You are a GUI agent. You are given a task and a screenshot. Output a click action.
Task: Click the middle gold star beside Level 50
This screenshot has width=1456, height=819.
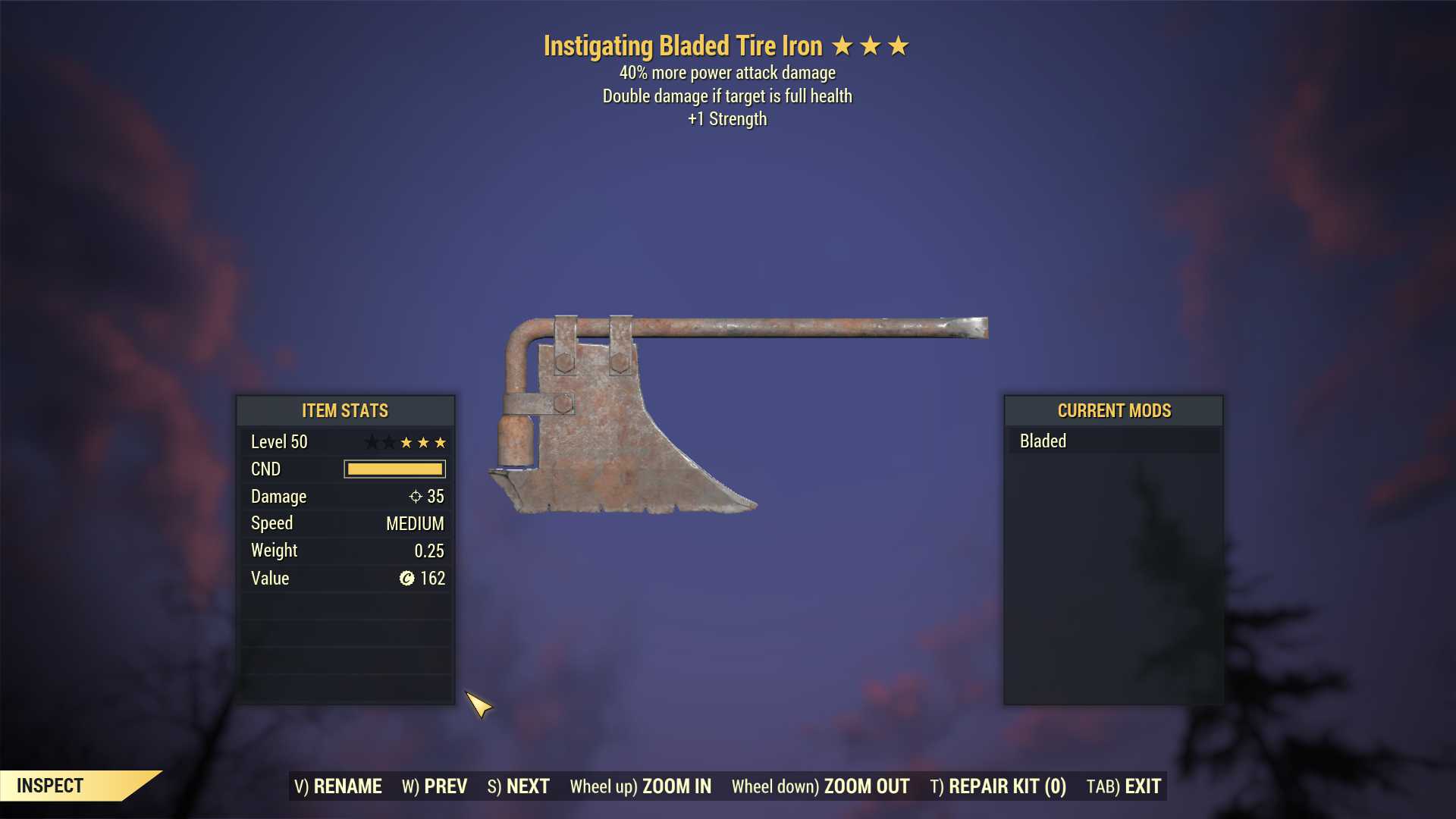(x=424, y=443)
